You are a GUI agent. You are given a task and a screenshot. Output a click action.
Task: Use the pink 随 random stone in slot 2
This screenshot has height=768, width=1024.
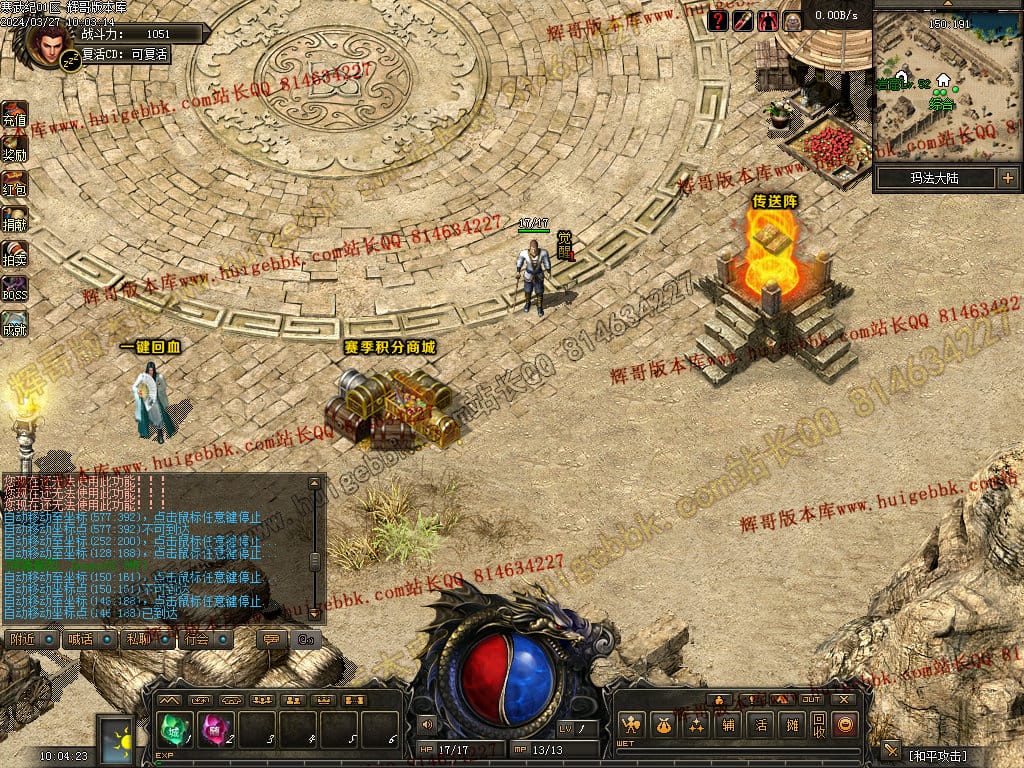pyautogui.click(x=215, y=728)
